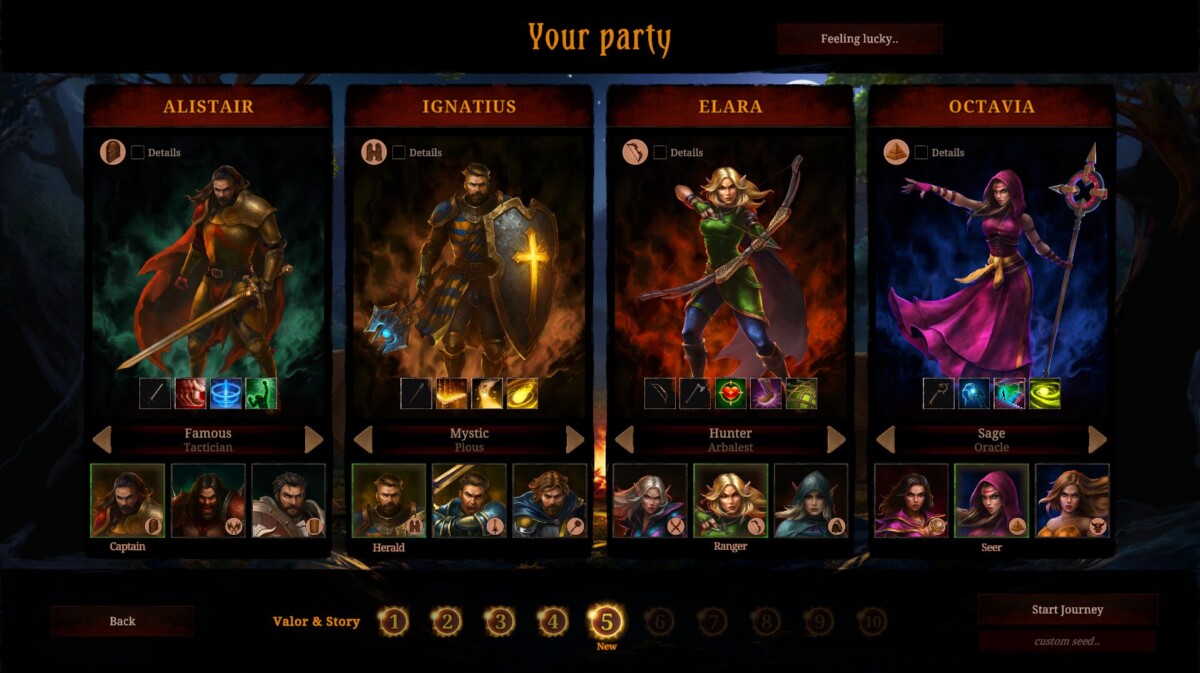Screen dimensions: 1200x673
Task: Select Valor & Story level 3
Action: [x=499, y=622]
